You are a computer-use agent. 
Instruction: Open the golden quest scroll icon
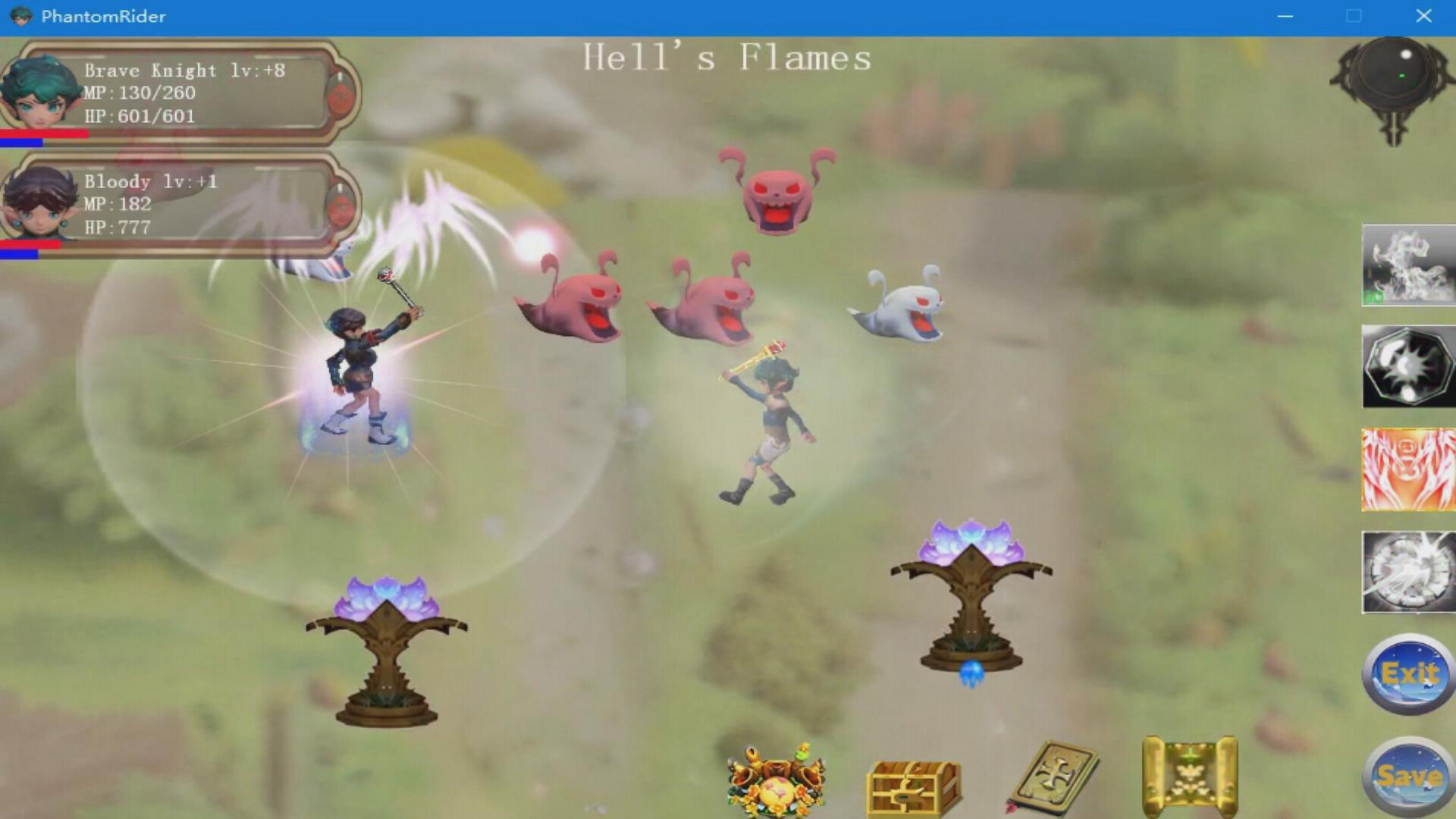1189,773
